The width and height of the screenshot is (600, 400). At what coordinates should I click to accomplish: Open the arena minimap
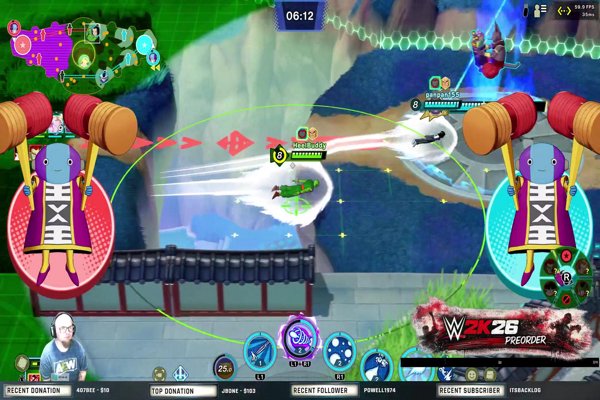(x=85, y=45)
